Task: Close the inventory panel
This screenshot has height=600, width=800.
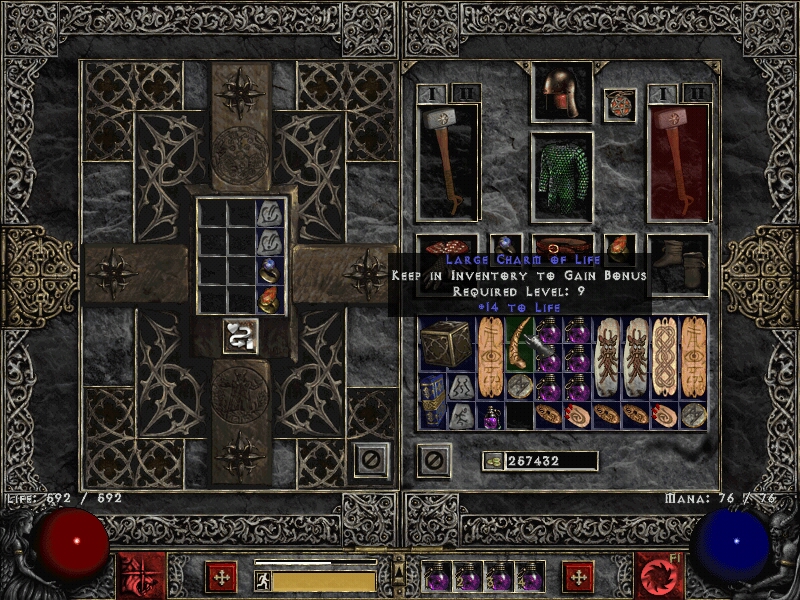Action: pyautogui.click(x=432, y=460)
